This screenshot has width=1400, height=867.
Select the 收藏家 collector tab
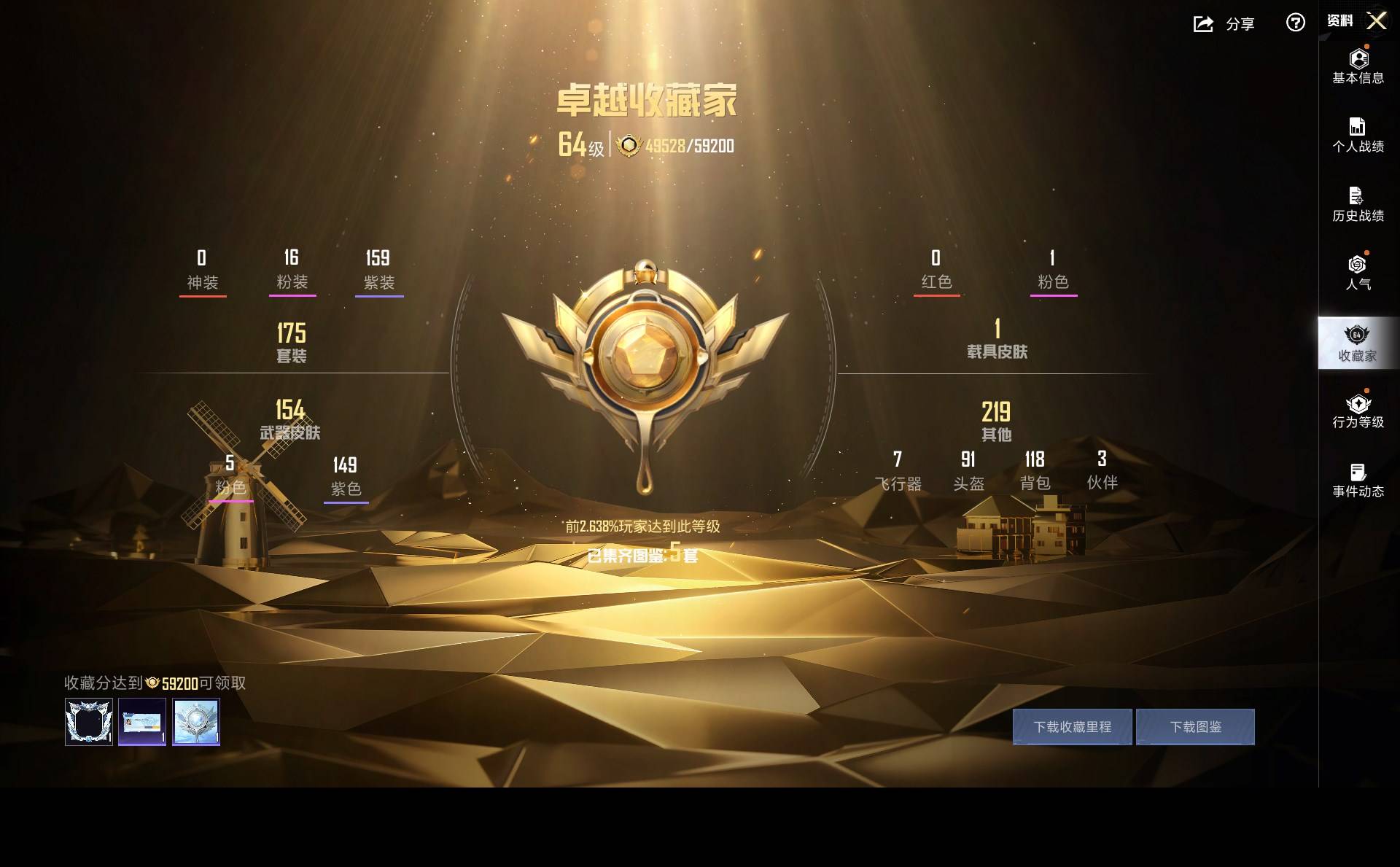pos(1358,343)
